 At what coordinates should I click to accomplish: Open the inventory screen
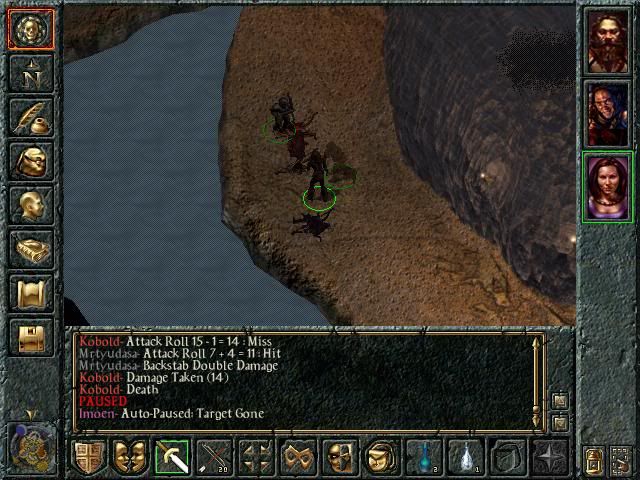point(31,161)
